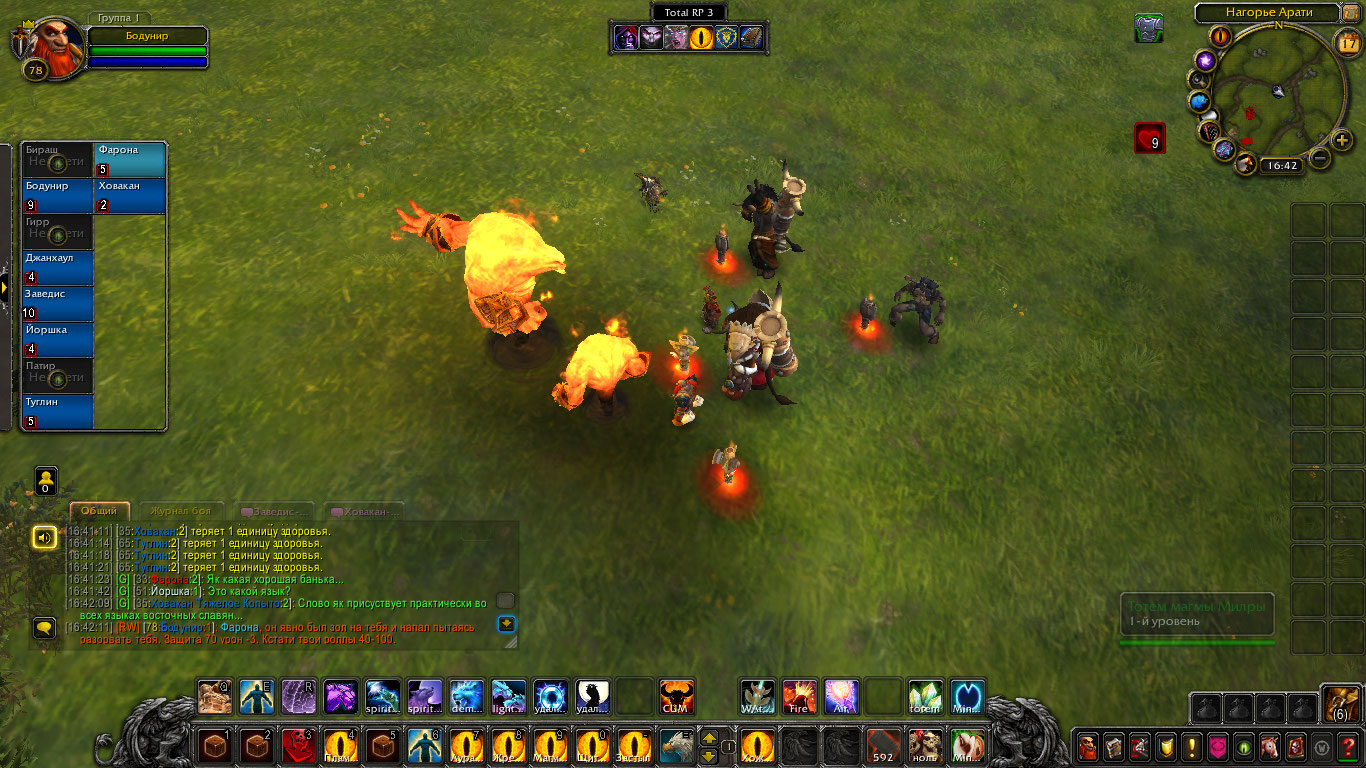The width and height of the screenshot is (1366, 768).
Task: Open the friends list yellow figure button
Action: click(46, 480)
